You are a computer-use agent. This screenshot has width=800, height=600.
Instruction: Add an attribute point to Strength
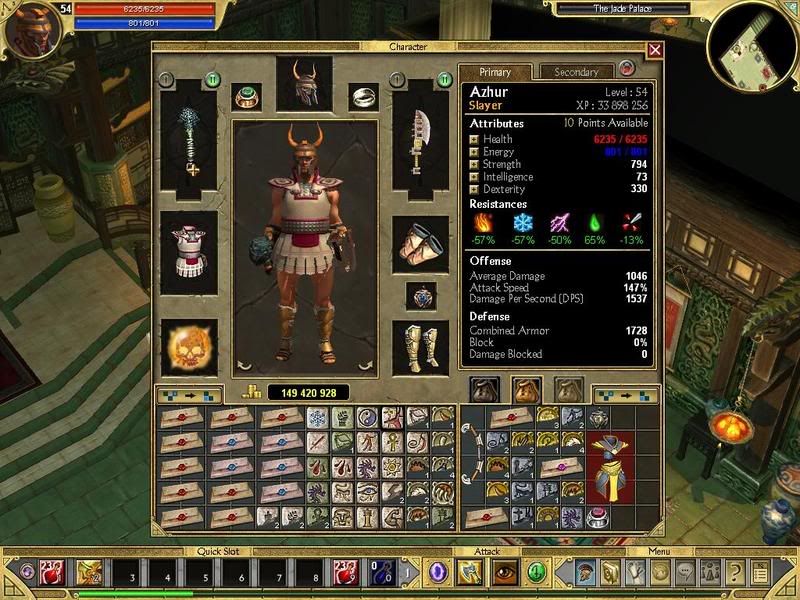pos(474,165)
